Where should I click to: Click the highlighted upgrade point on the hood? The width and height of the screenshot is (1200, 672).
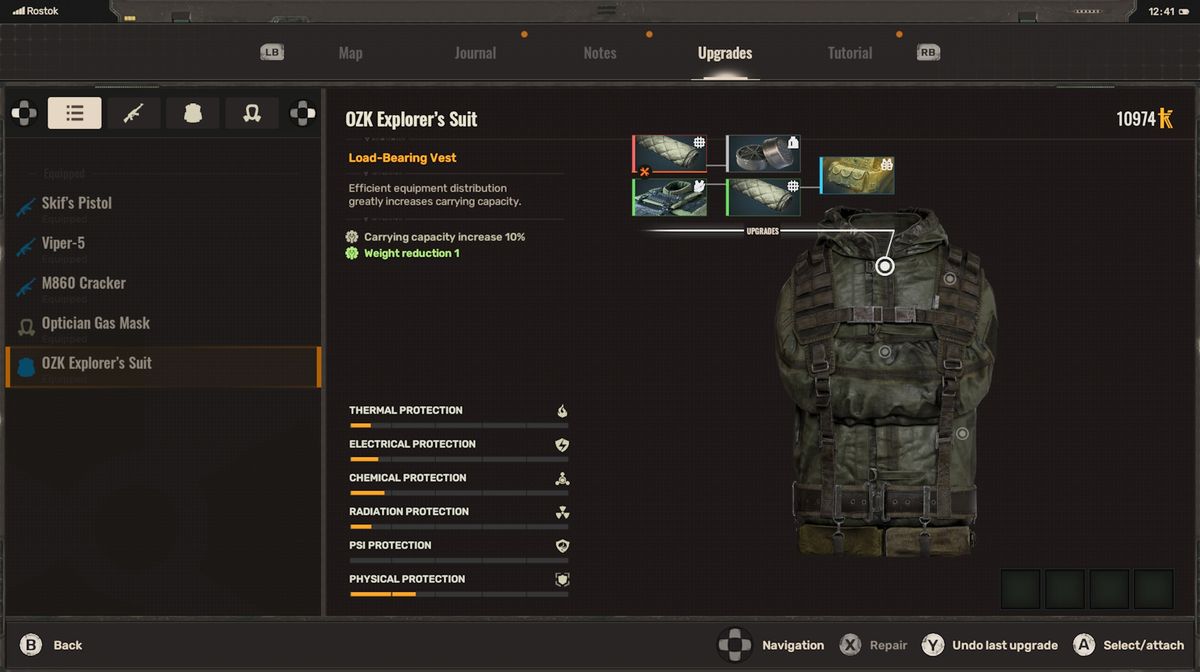pos(884,266)
